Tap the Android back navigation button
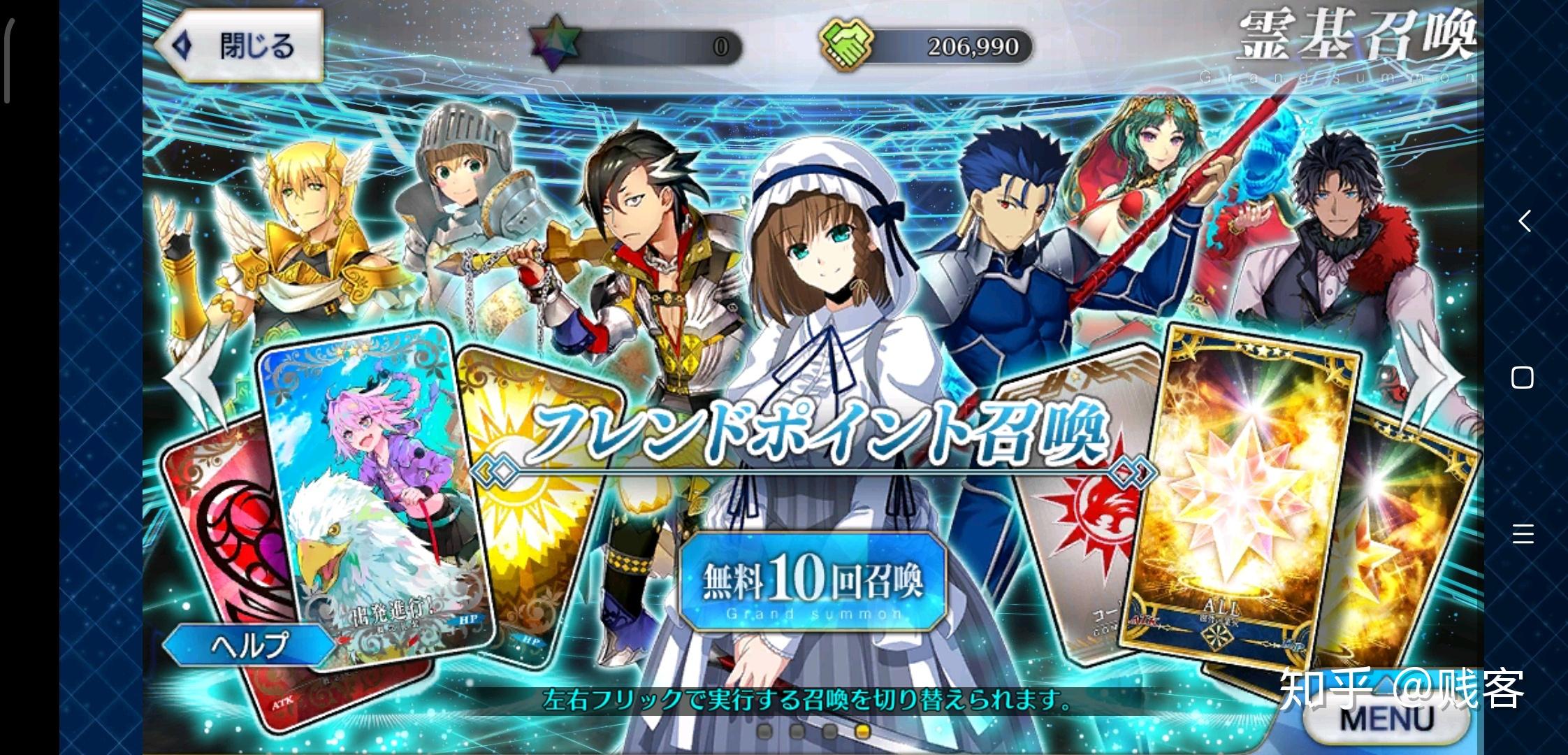The image size is (1568, 755). pos(1524,222)
